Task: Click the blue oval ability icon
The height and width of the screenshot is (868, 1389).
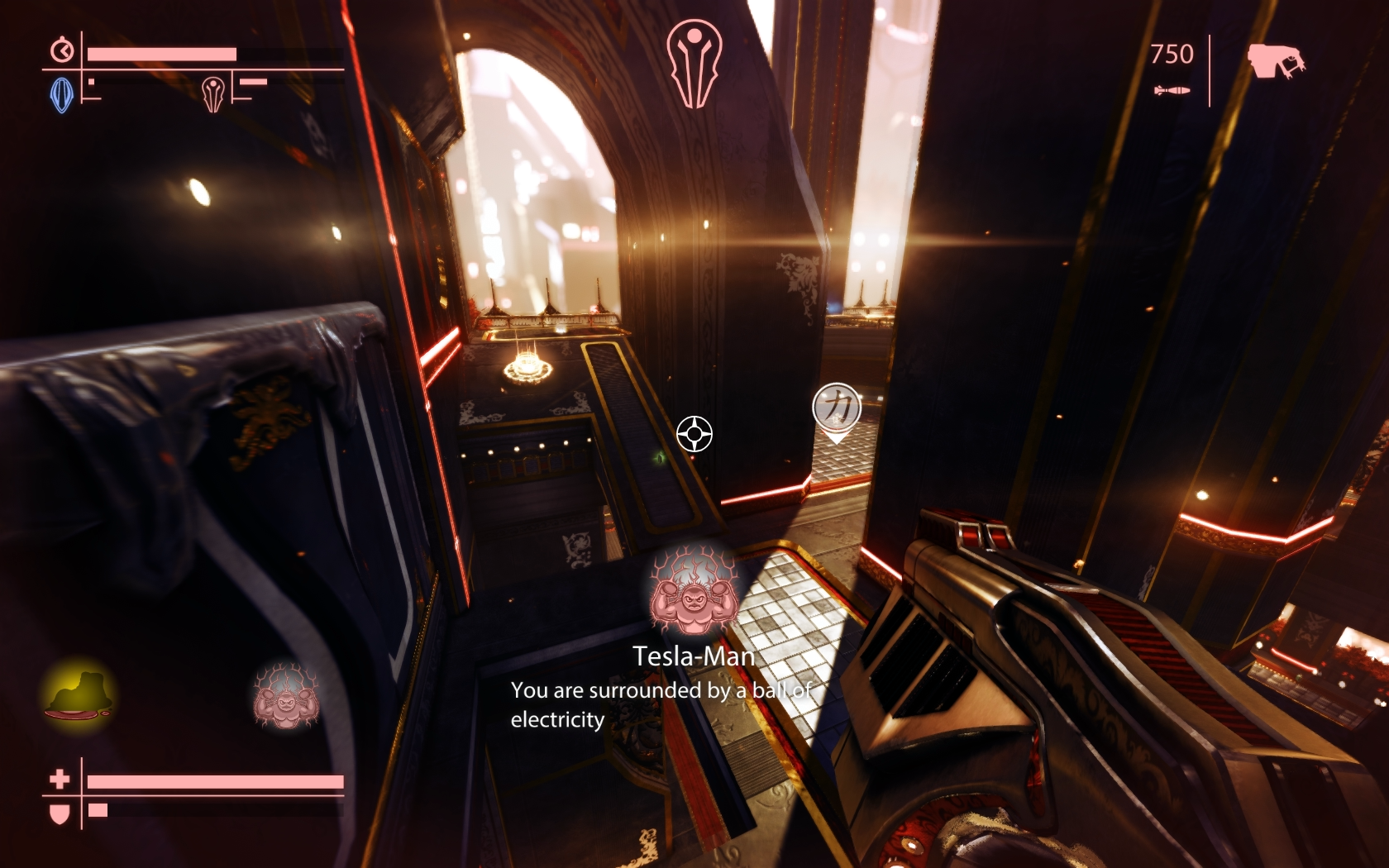Action: (62, 94)
